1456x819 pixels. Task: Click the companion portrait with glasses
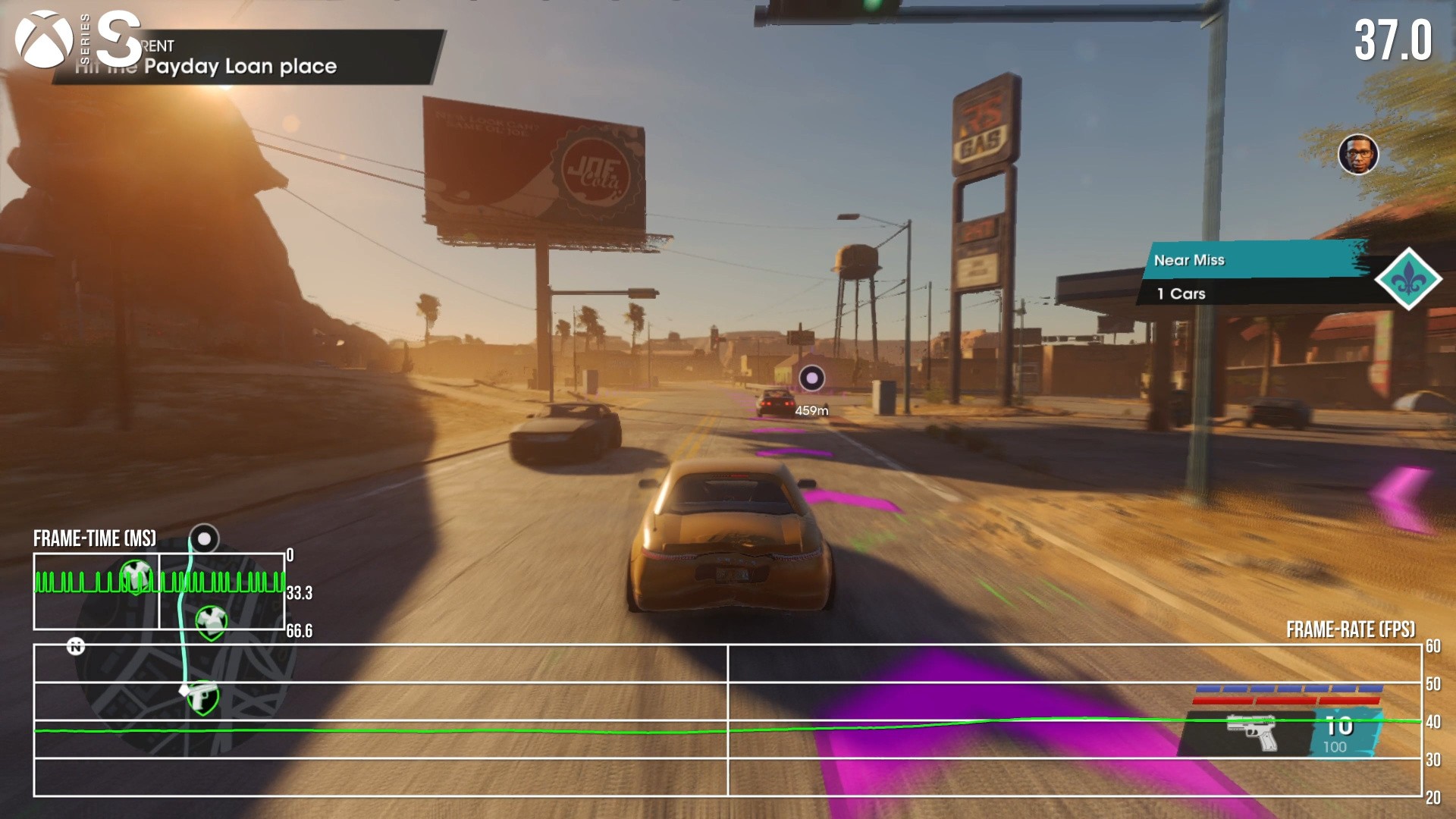pos(1357,155)
